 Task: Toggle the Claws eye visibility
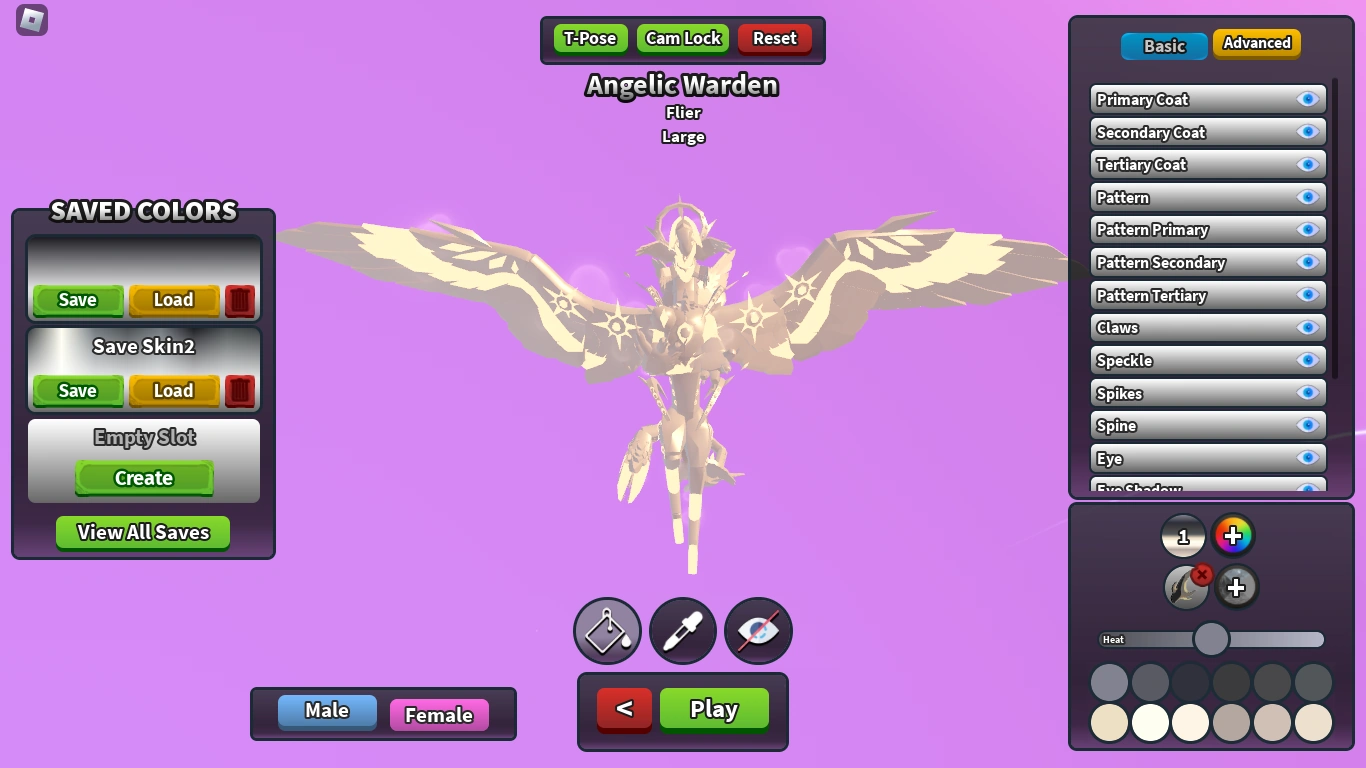pos(1309,328)
